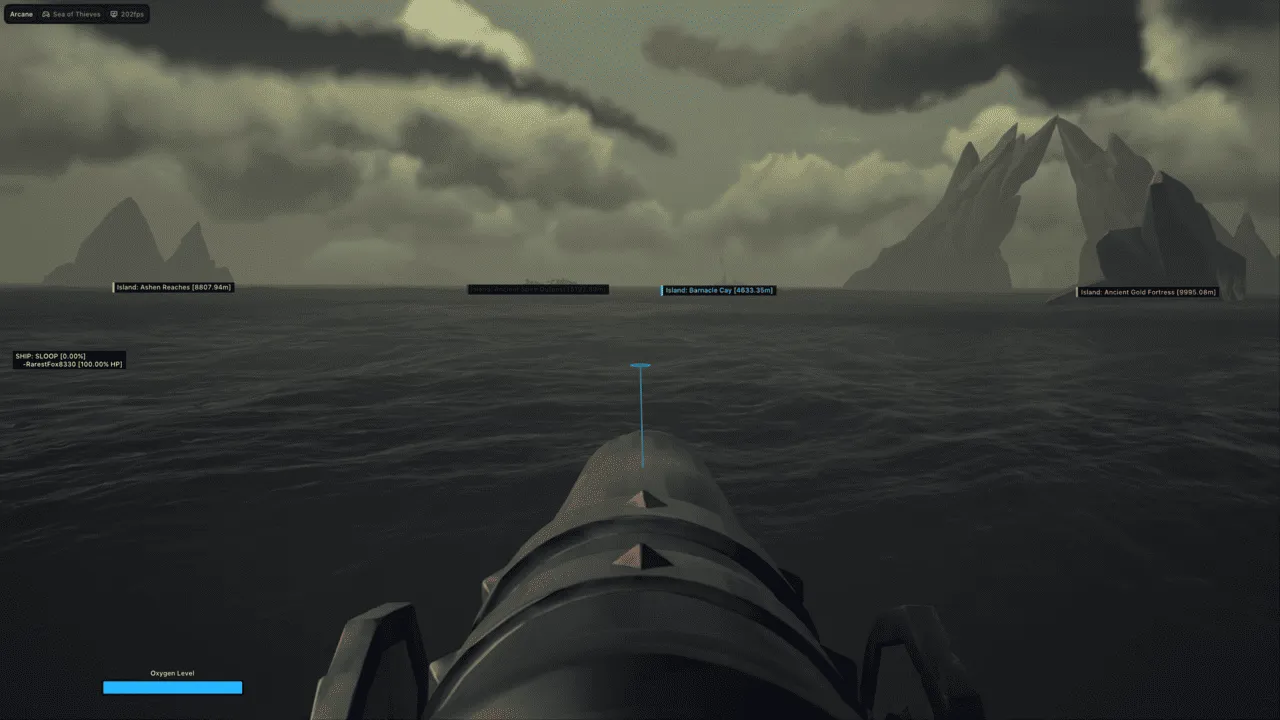Viewport: 1280px width, 720px height.
Task: Select the distant ship silhouette near Ancient Spire
Action: (550, 280)
